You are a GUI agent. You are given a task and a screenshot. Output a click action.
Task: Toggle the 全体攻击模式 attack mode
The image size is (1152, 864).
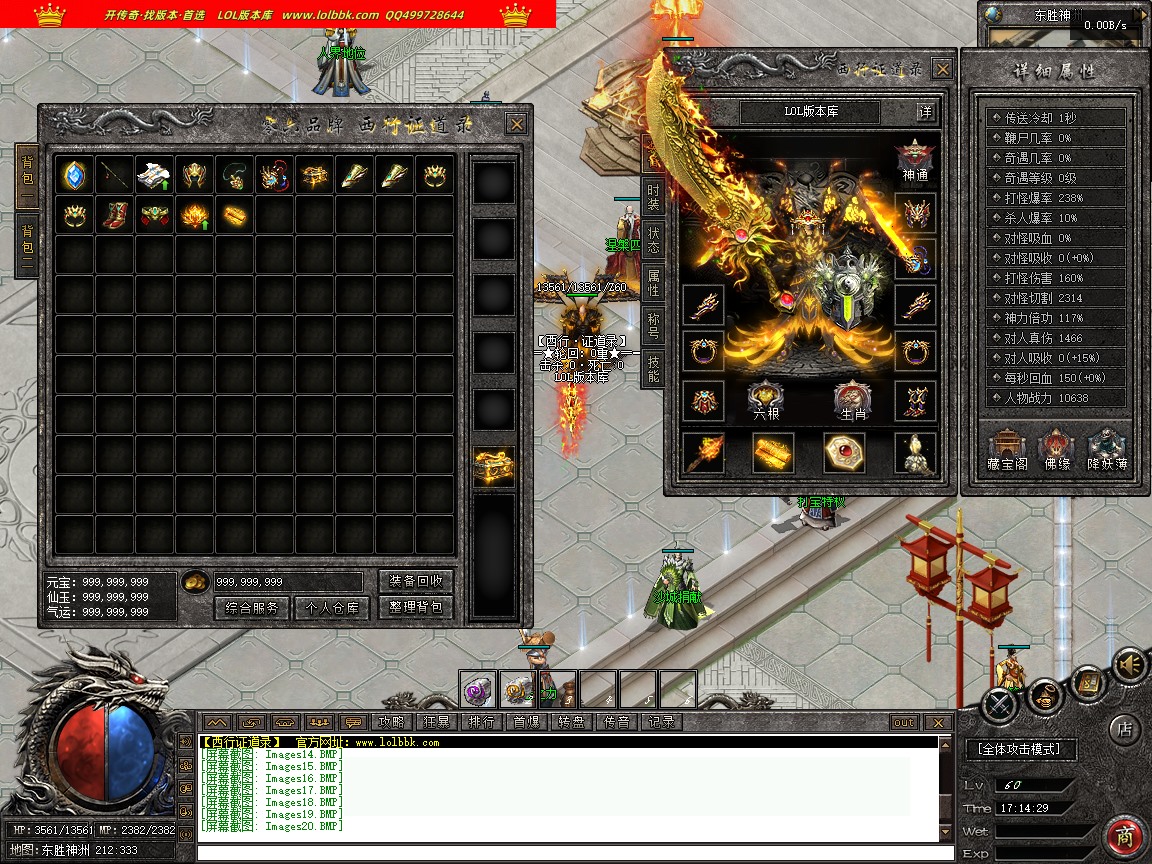[1020, 749]
